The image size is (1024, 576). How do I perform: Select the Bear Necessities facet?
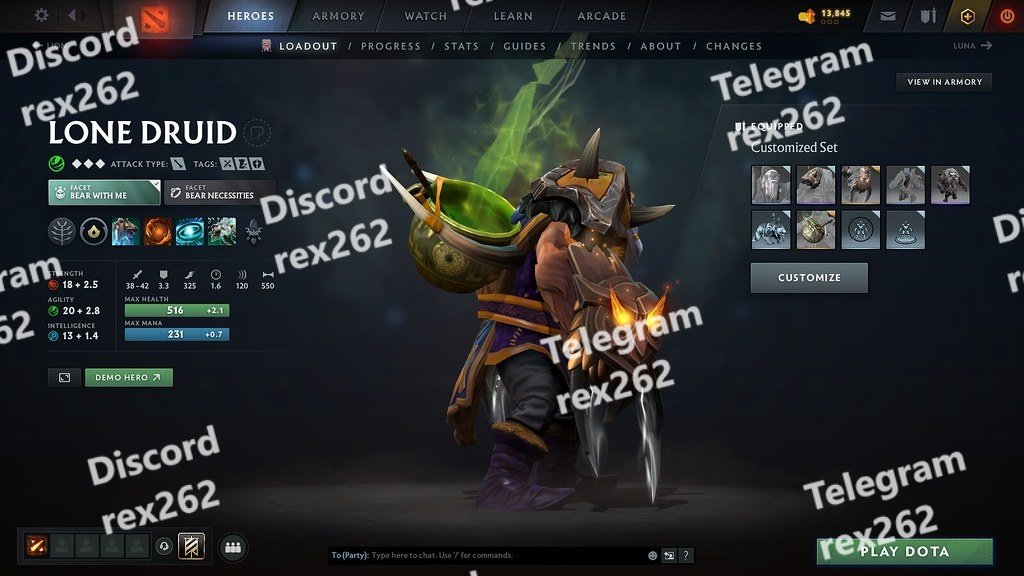point(219,193)
